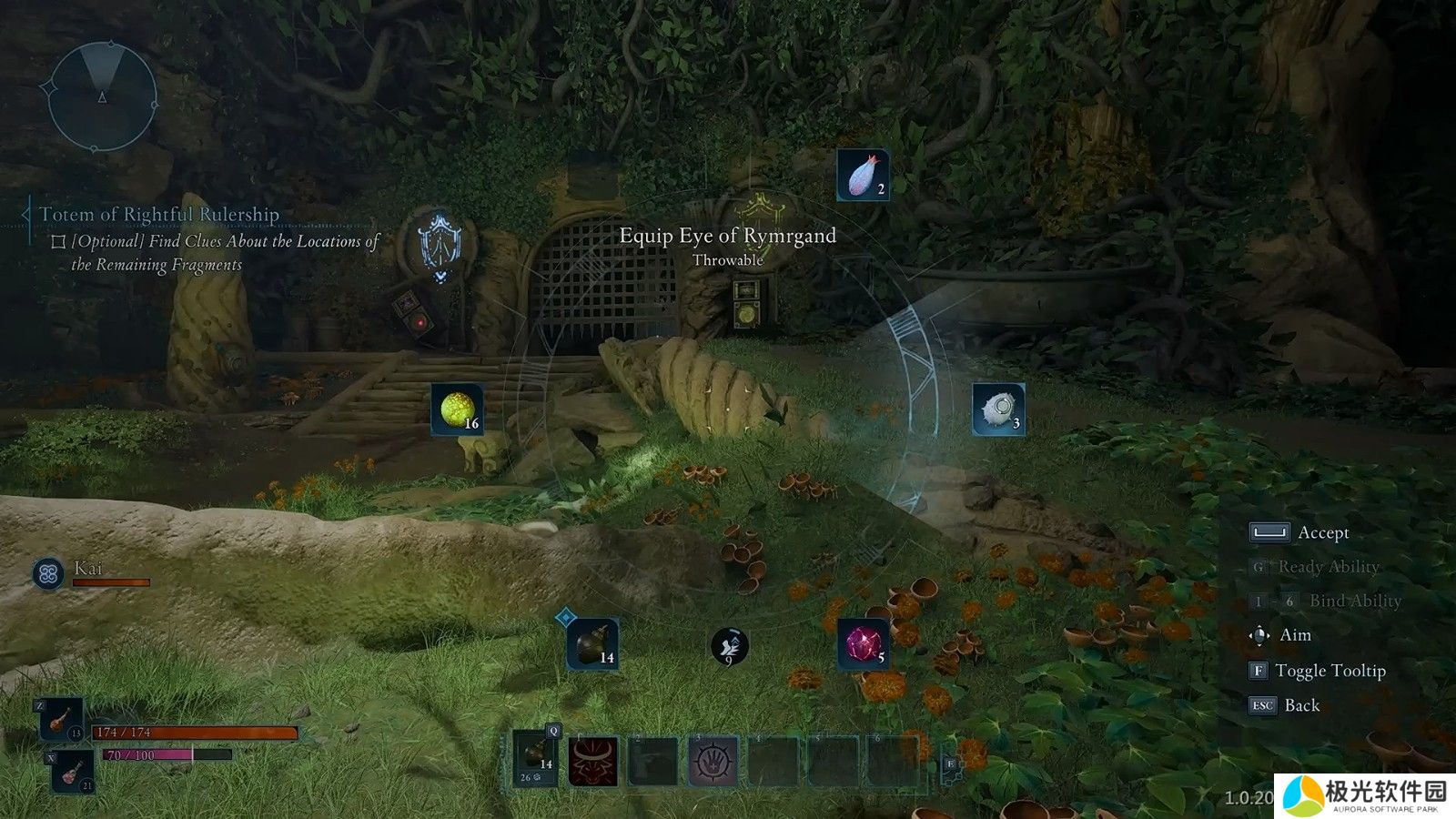Click Kai's companion portrait icon
Image resolution: width=1456 pixels, height=819 pixels.
48,573
